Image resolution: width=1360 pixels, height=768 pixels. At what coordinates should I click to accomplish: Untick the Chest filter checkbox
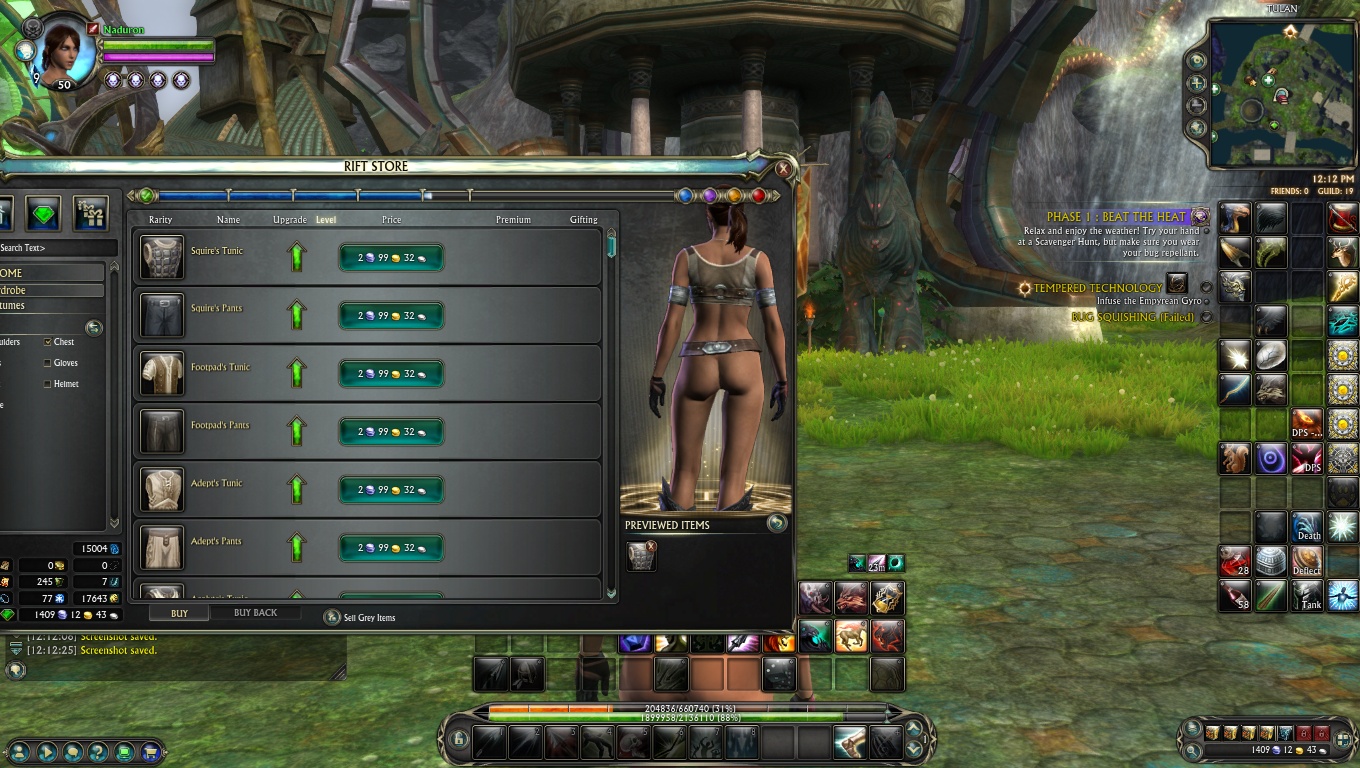tap(48, 342)
